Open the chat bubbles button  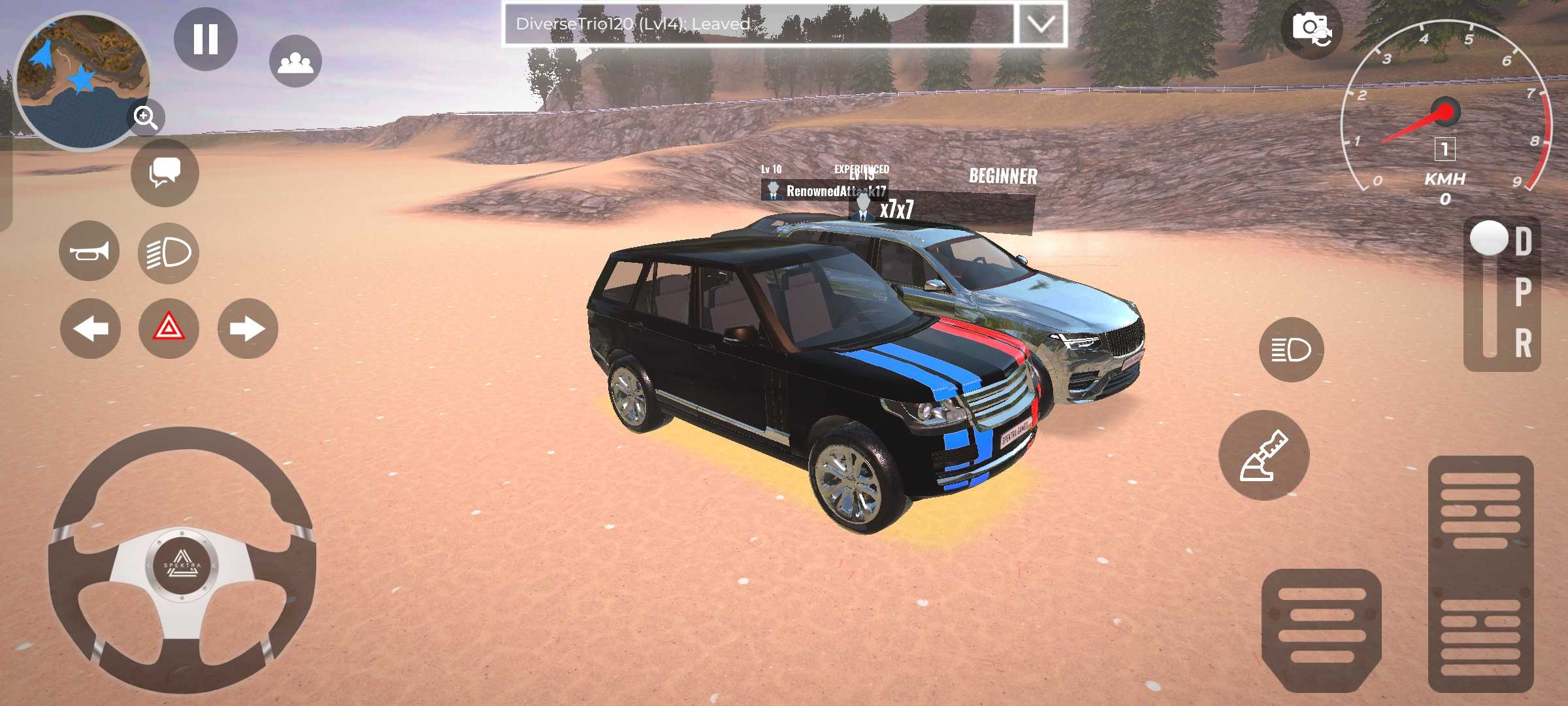pyautogui.click(x=165, y=173)
